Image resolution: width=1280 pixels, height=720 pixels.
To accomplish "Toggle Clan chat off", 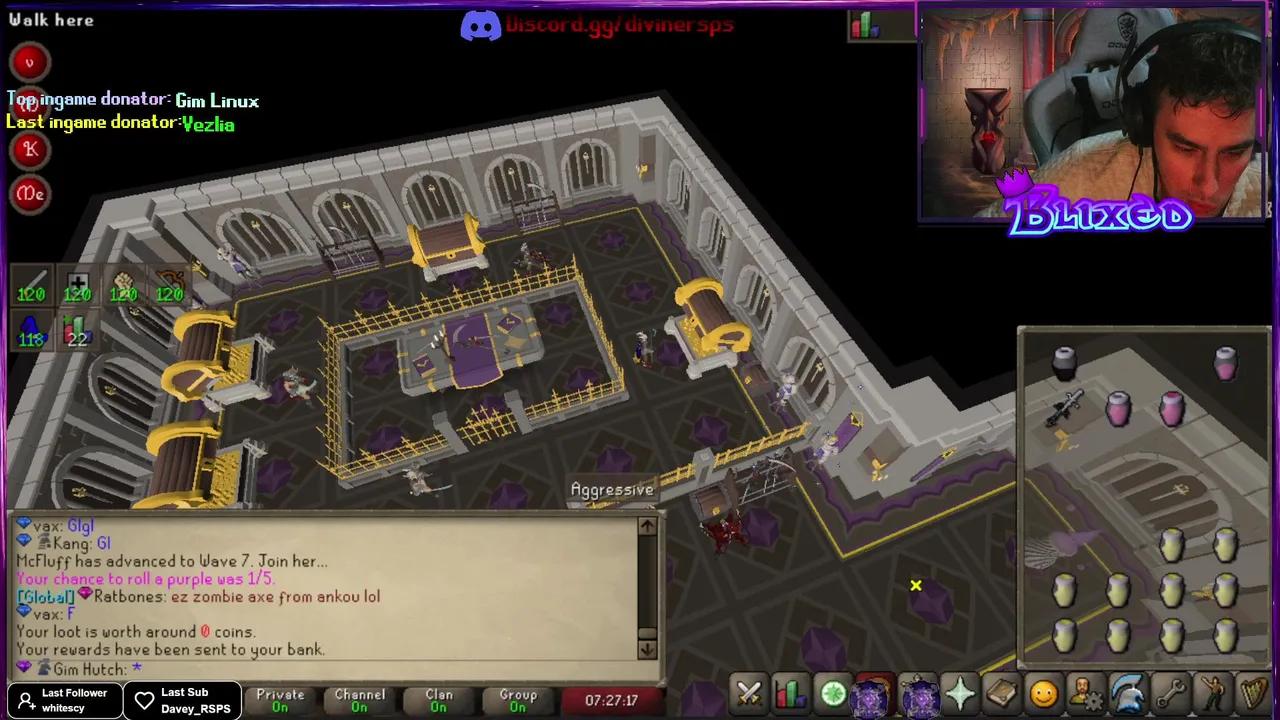I will (x=438, y=700).
